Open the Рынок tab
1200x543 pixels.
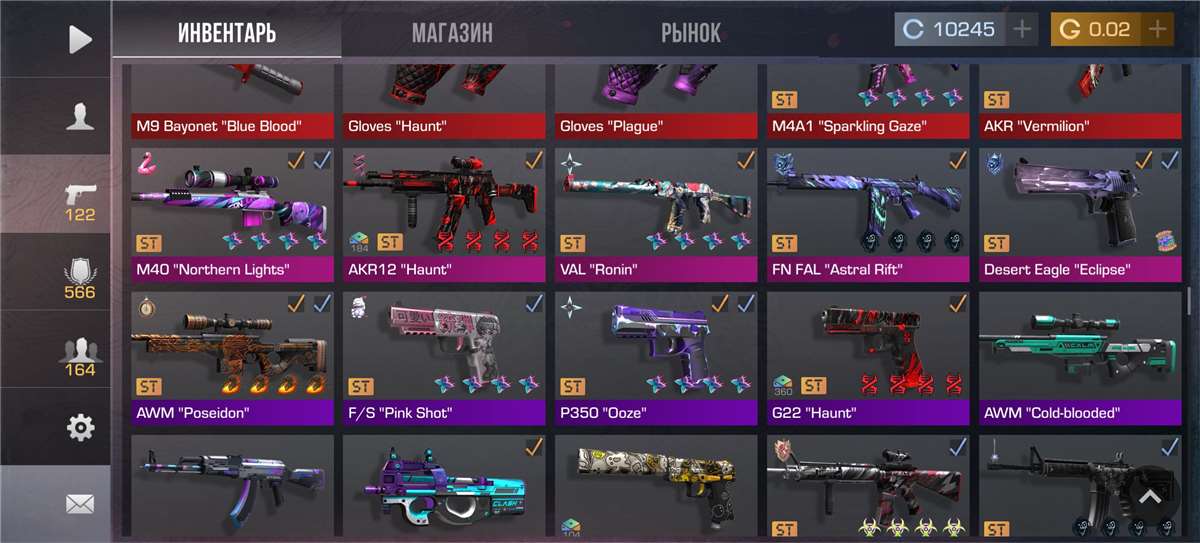690,32
